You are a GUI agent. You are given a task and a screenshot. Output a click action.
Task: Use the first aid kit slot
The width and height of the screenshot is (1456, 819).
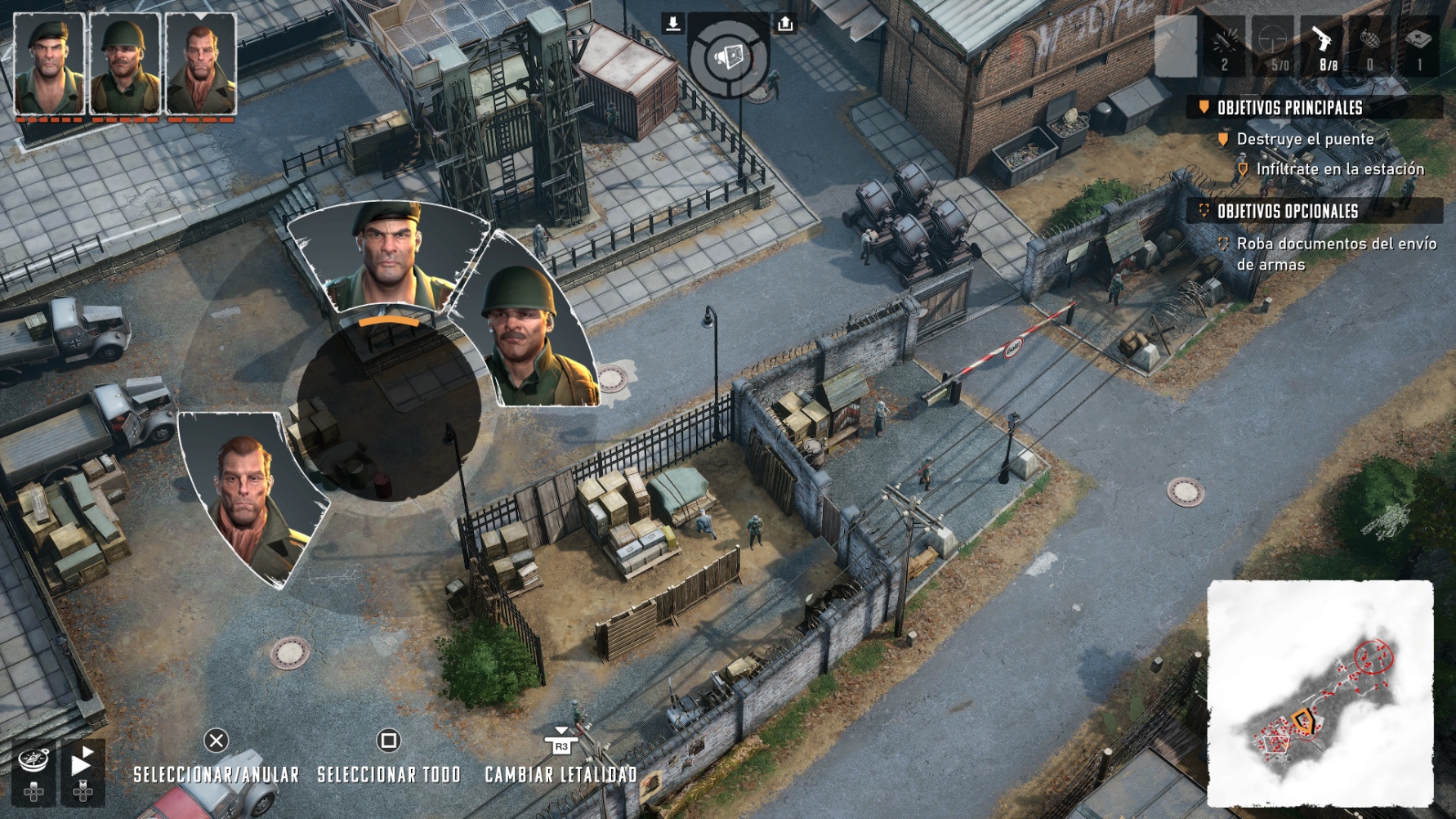click(x=1418, y=46)
